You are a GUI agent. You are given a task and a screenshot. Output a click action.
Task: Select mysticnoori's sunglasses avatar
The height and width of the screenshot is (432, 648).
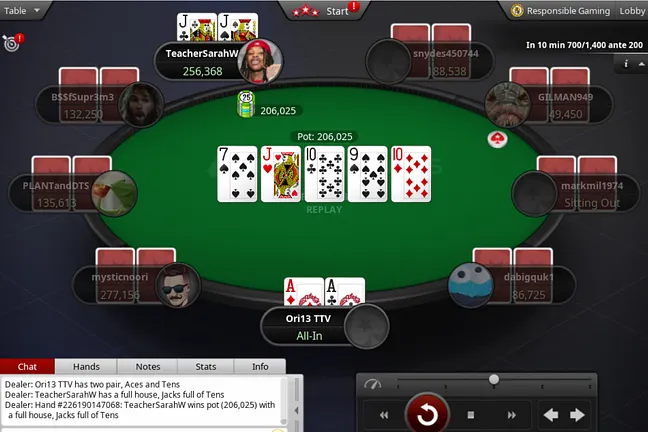[x=177, y=286]
